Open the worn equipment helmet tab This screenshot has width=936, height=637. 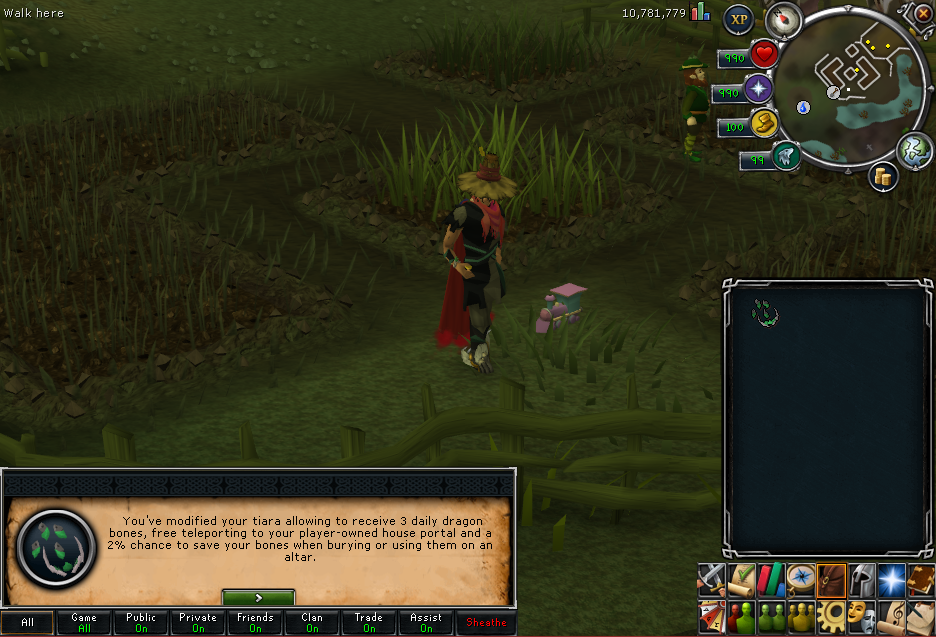(861, 578)
